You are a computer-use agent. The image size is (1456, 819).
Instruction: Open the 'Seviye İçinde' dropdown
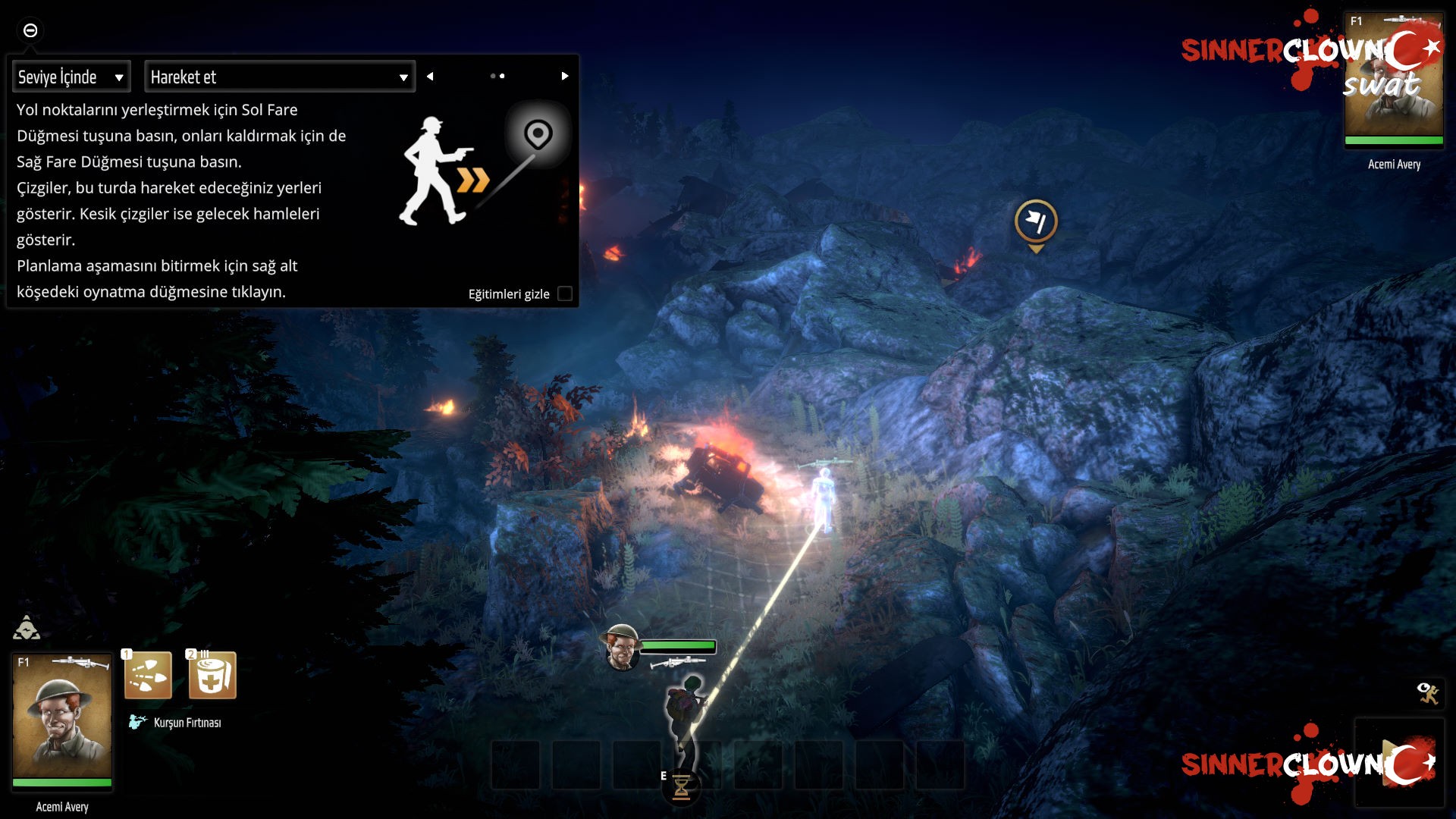click(x=71, y=77)
